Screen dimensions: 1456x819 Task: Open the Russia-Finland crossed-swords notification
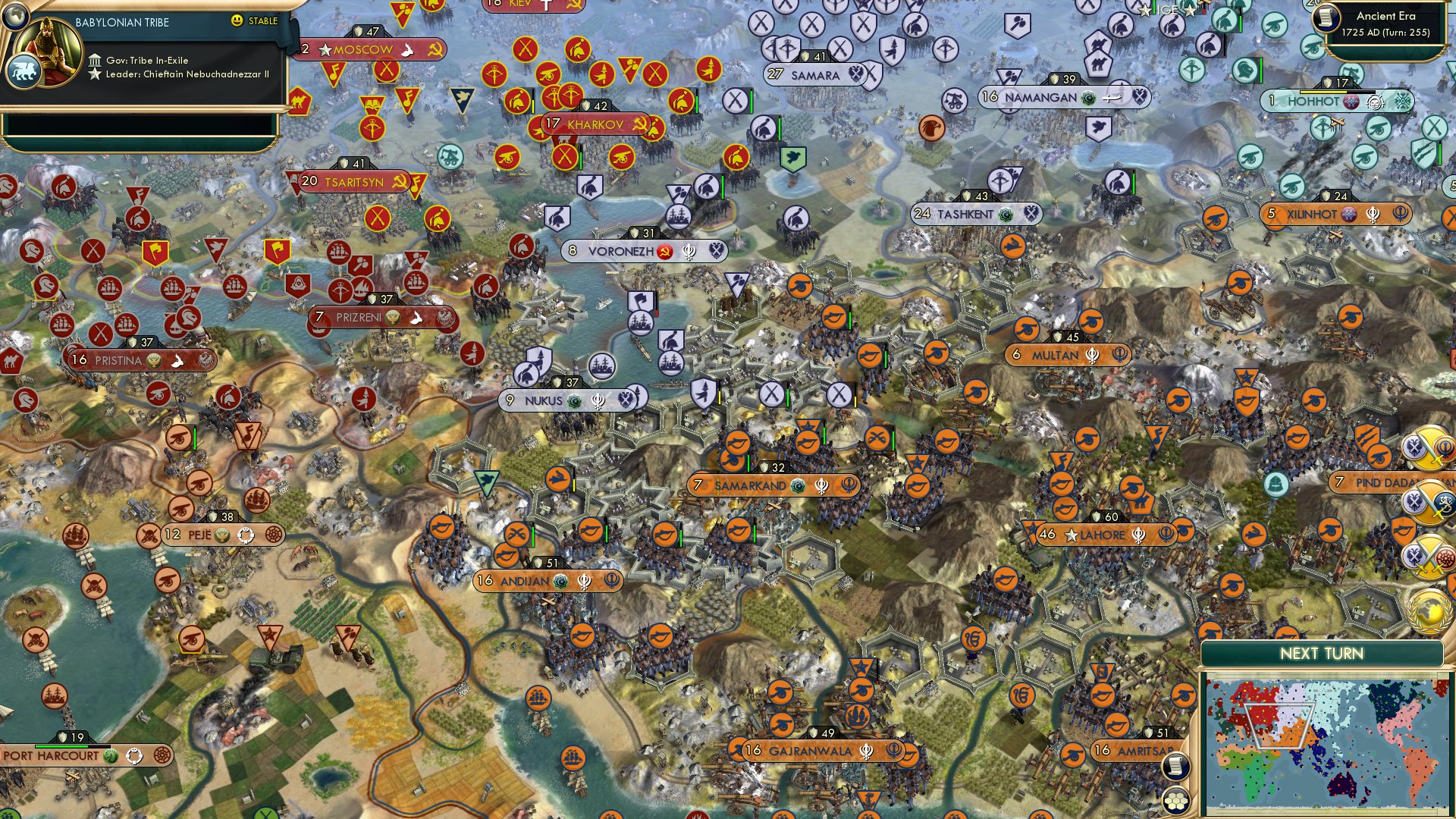coord(1429,503)
